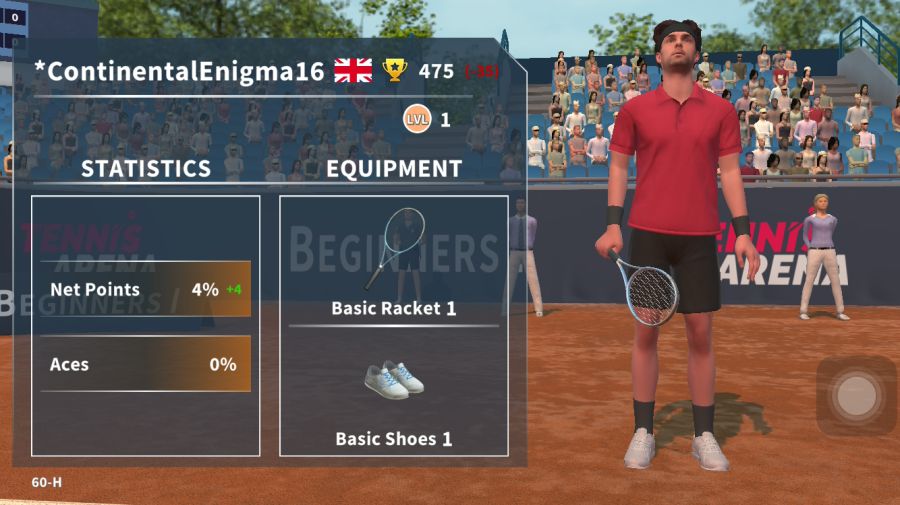Click the British flag icon

tap(353, 71)
